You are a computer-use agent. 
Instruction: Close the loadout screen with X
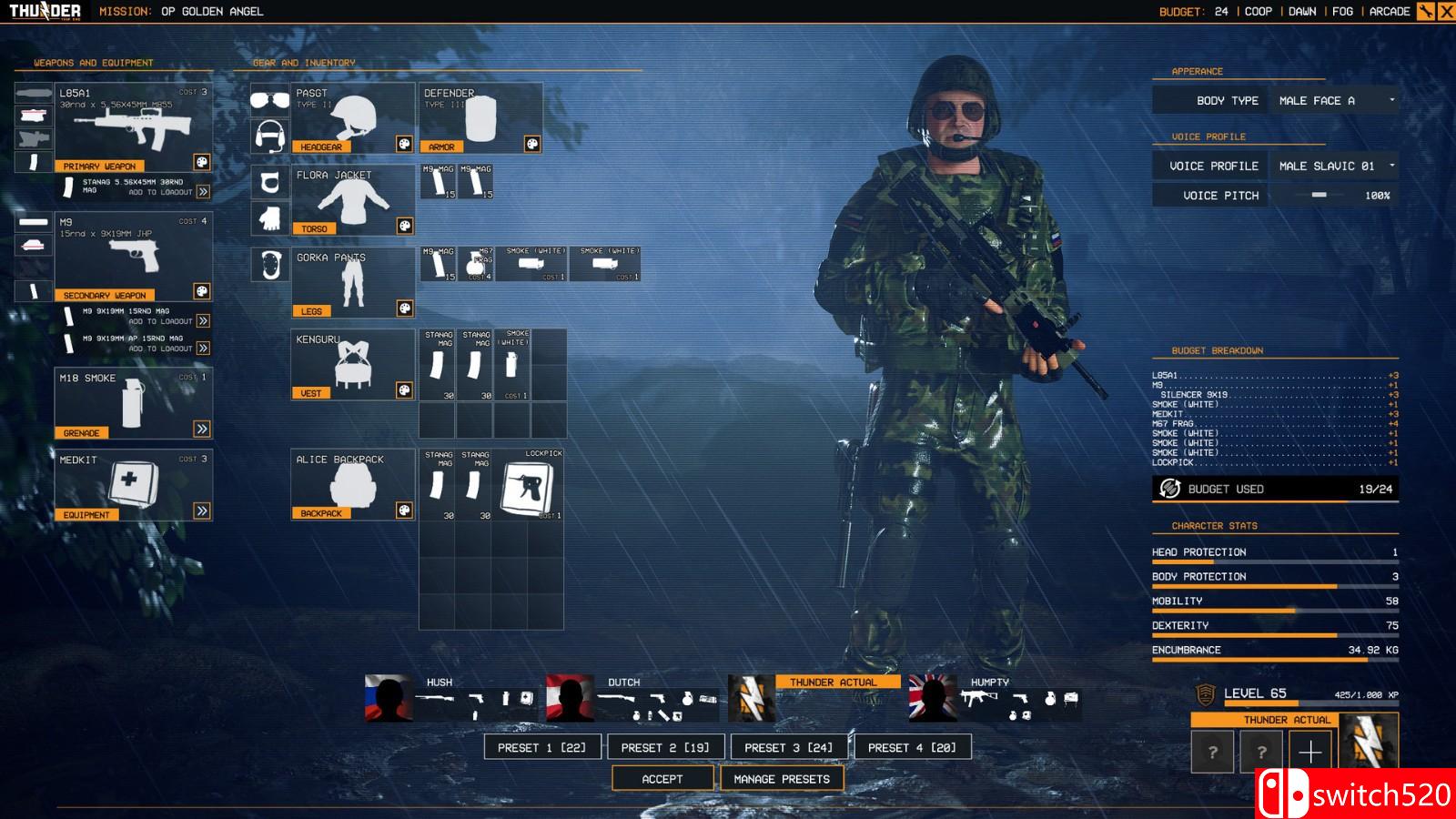[x=1445, y=12]
